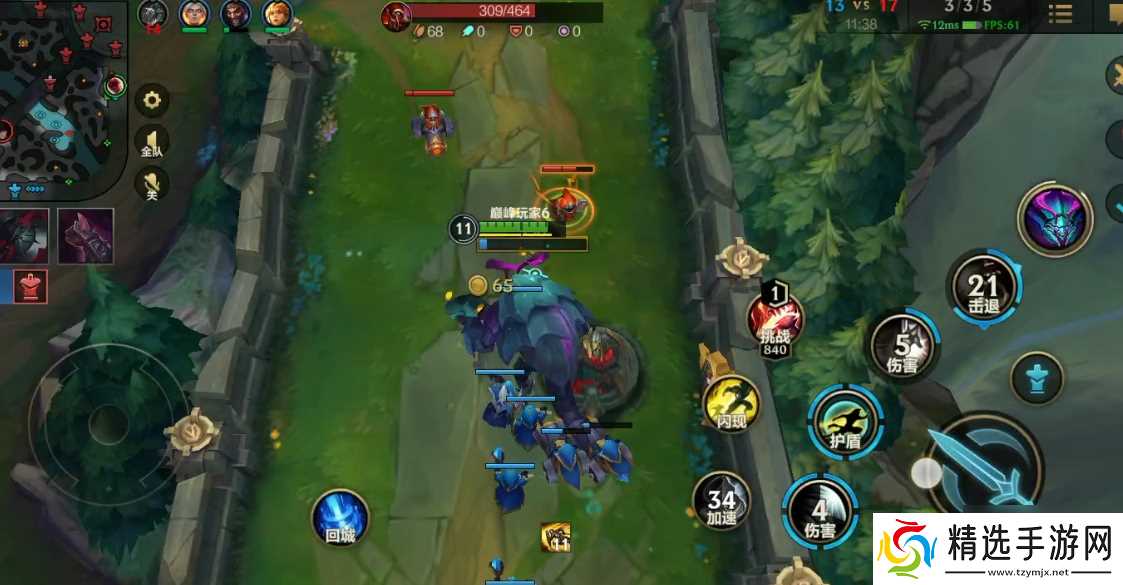Open settings with the gear icon
Image resolution: width=1123 pixels, height=585 pixels.
(152, 100)
